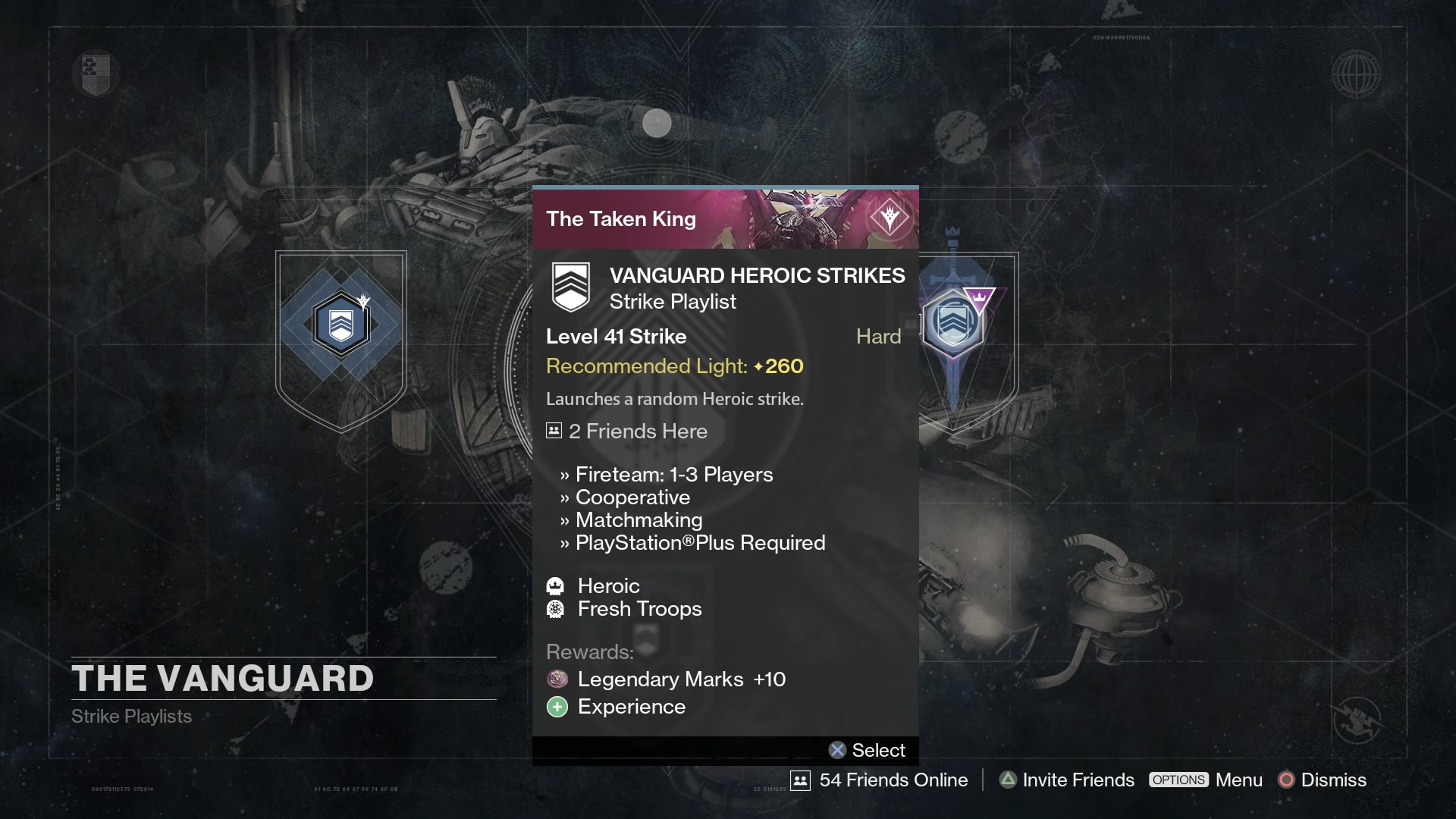Click the Heroic modifier skull icon

click(557, 585)
